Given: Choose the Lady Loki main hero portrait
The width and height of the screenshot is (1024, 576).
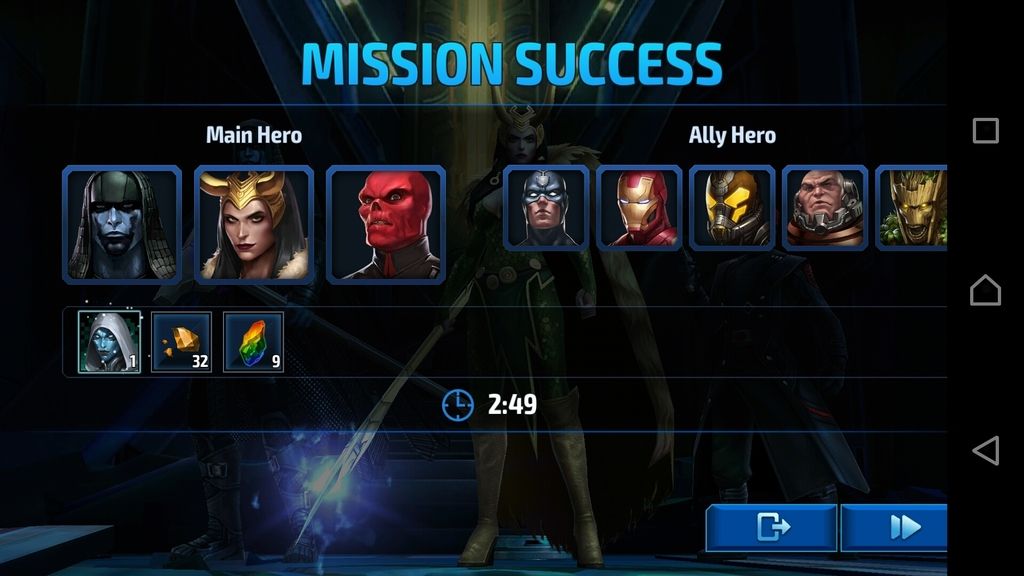Looking at the screenshot, I should tap(254, 225).
